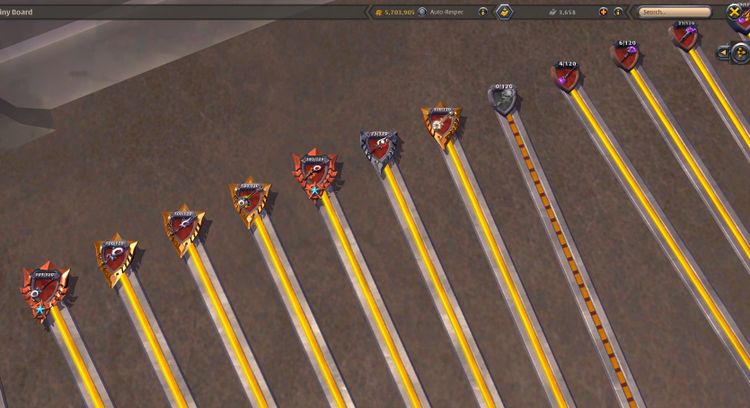
Task: Select the silver-framed shield node
Action: pos(379,149)
